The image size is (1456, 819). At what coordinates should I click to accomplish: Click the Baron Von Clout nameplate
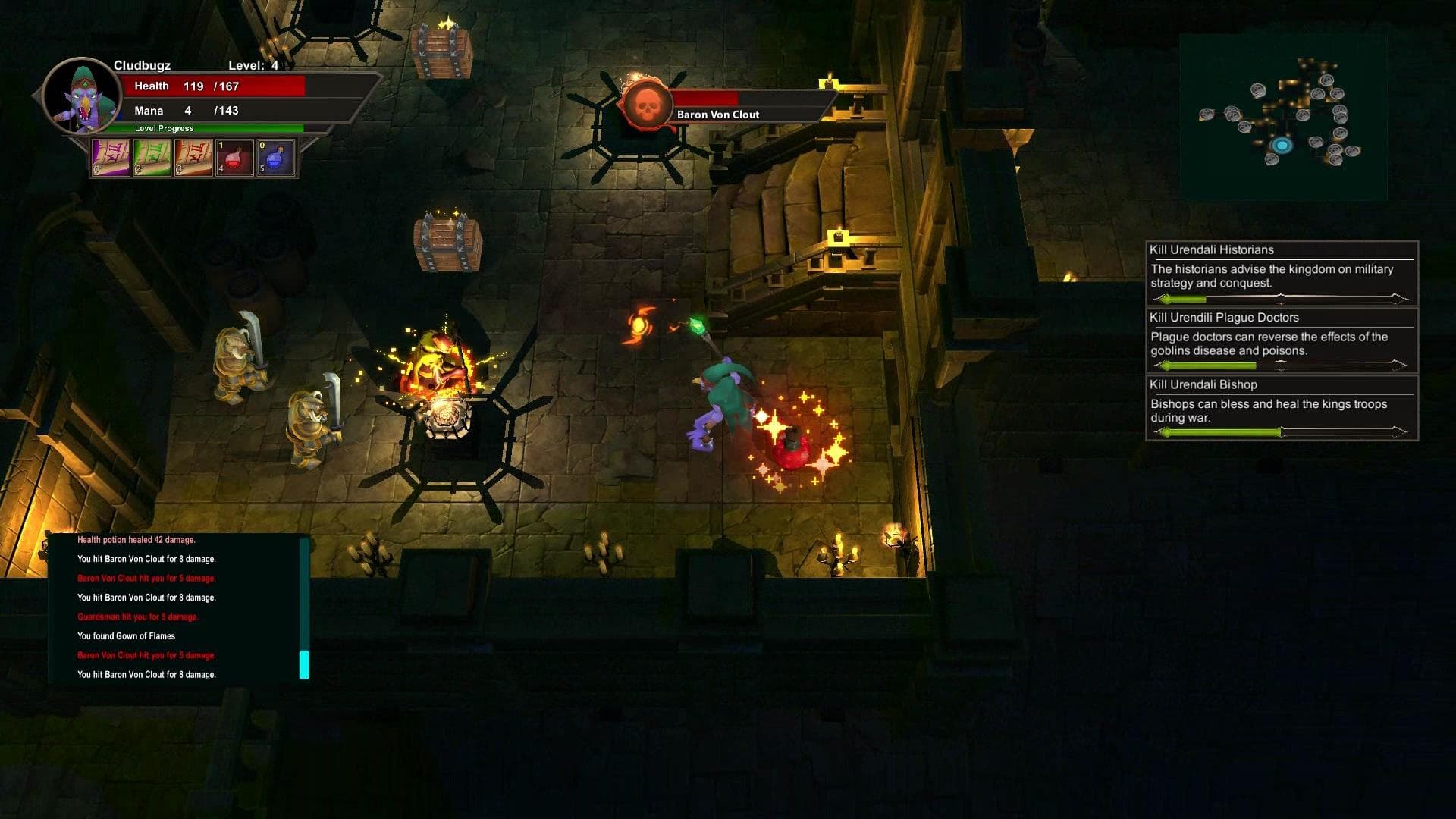click(717, 114)
